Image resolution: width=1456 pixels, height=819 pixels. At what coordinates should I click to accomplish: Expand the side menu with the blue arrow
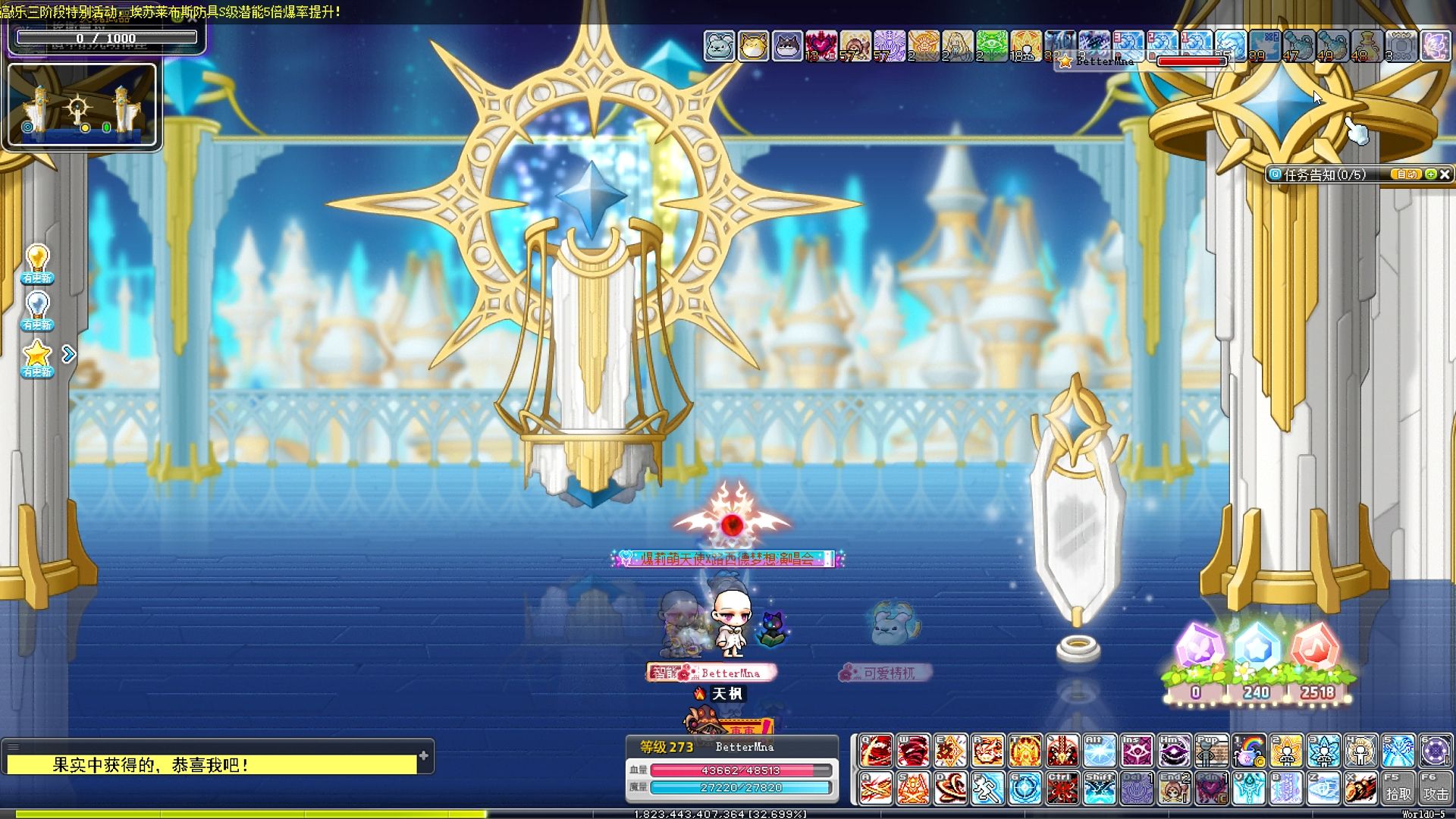(69, 354)
